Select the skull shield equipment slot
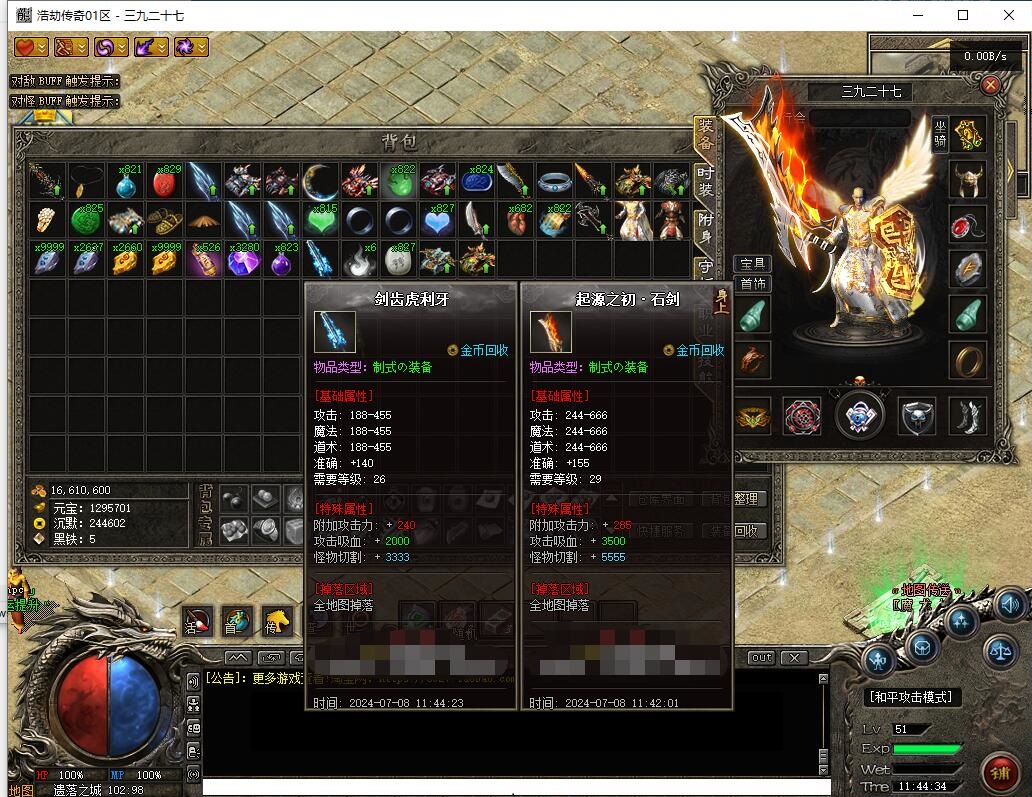 pos(916,415)
